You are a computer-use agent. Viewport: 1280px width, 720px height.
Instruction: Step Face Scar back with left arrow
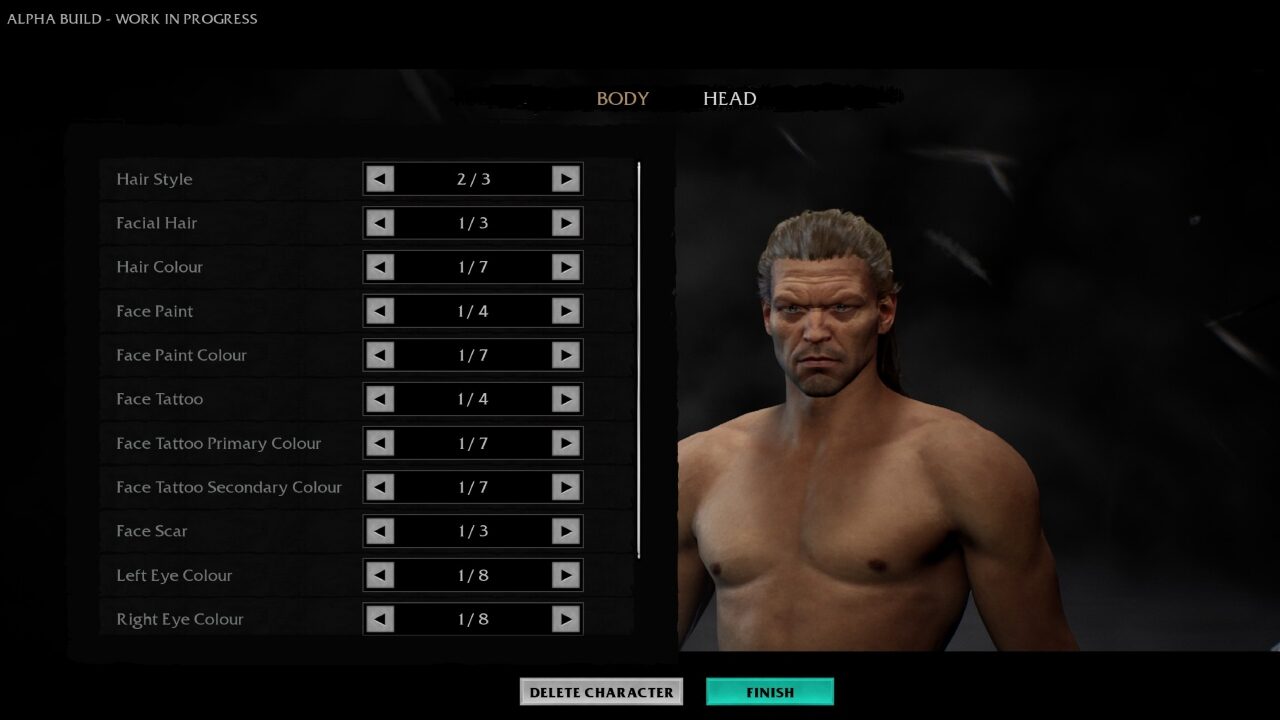(380, 531)
